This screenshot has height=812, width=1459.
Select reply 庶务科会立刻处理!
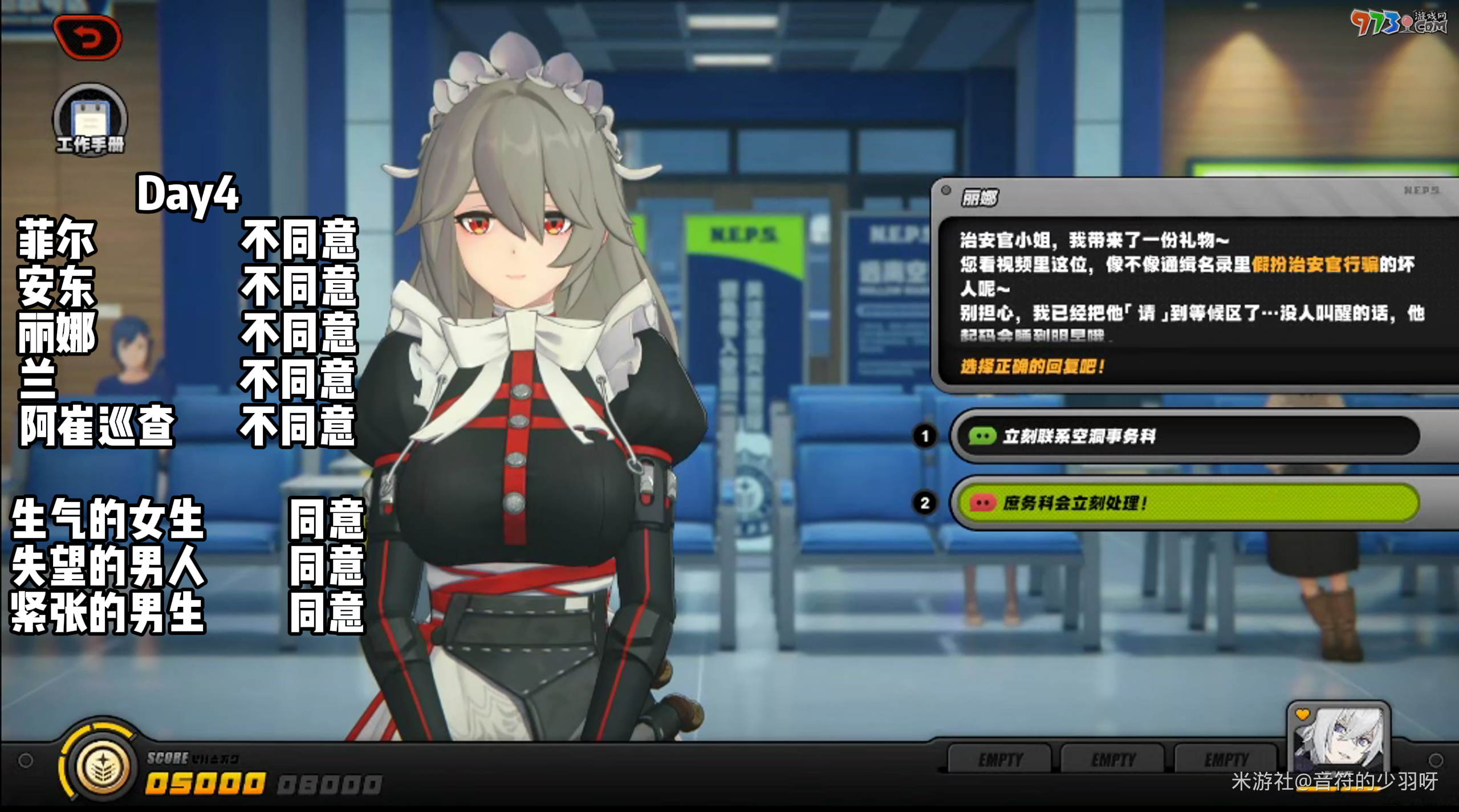1186,503
